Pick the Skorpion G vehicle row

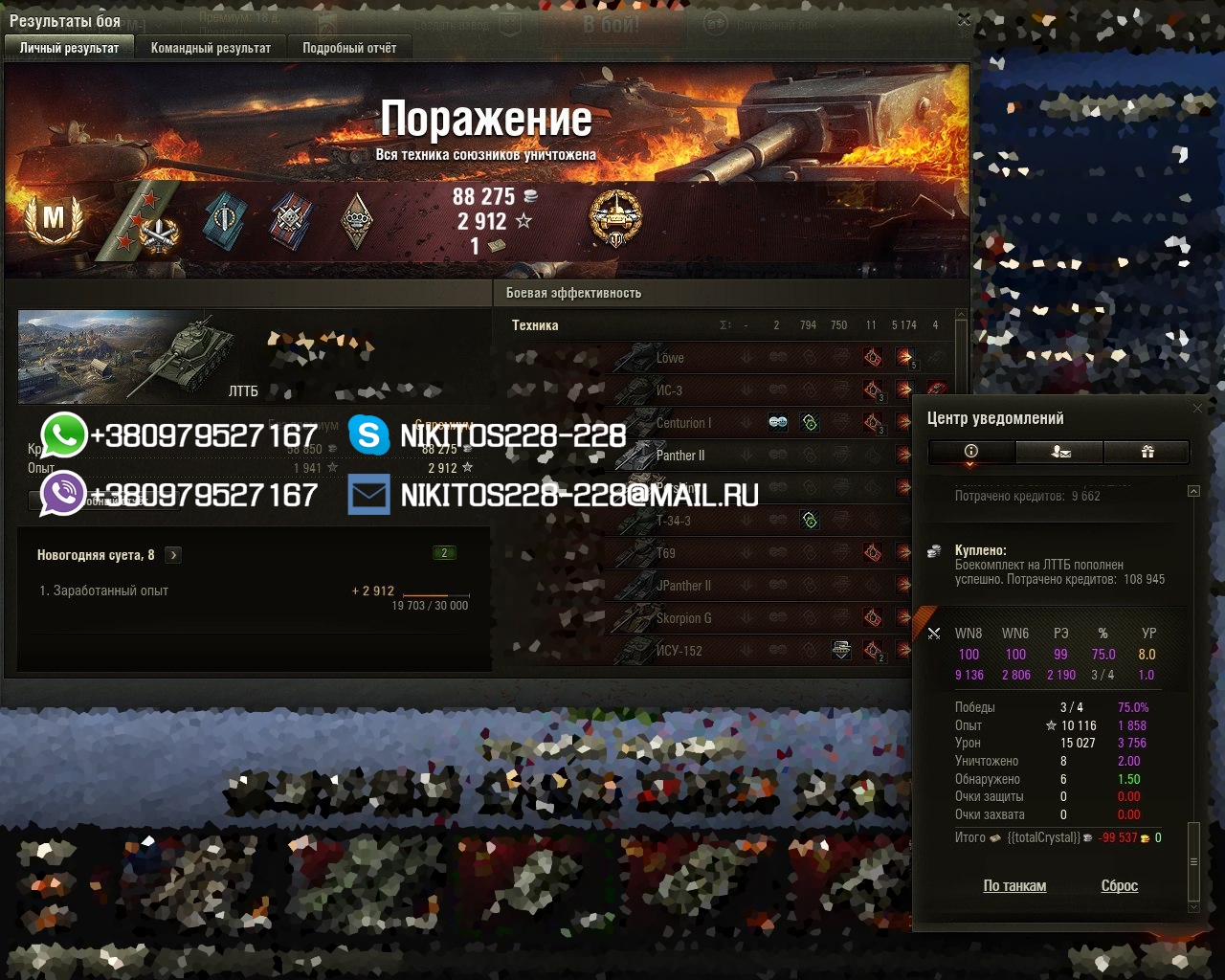click(683, 618)
